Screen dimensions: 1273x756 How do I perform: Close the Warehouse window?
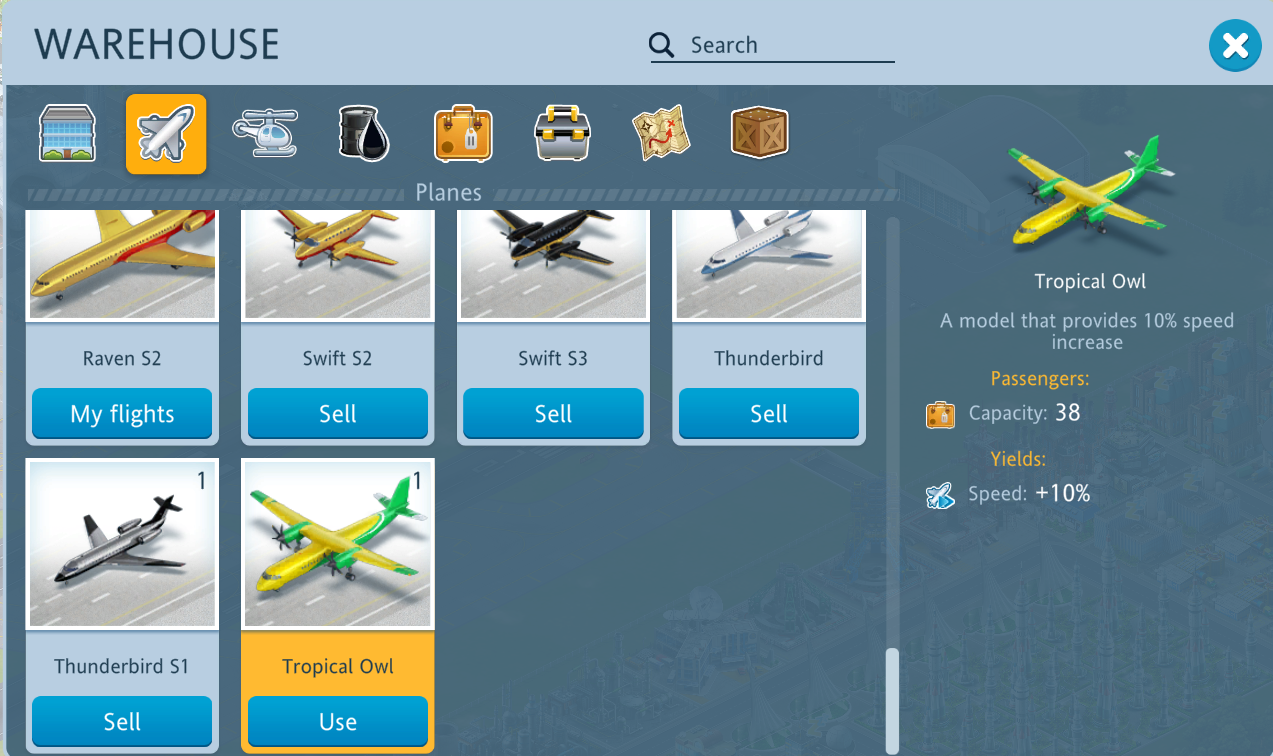(x=1235, y=46)
